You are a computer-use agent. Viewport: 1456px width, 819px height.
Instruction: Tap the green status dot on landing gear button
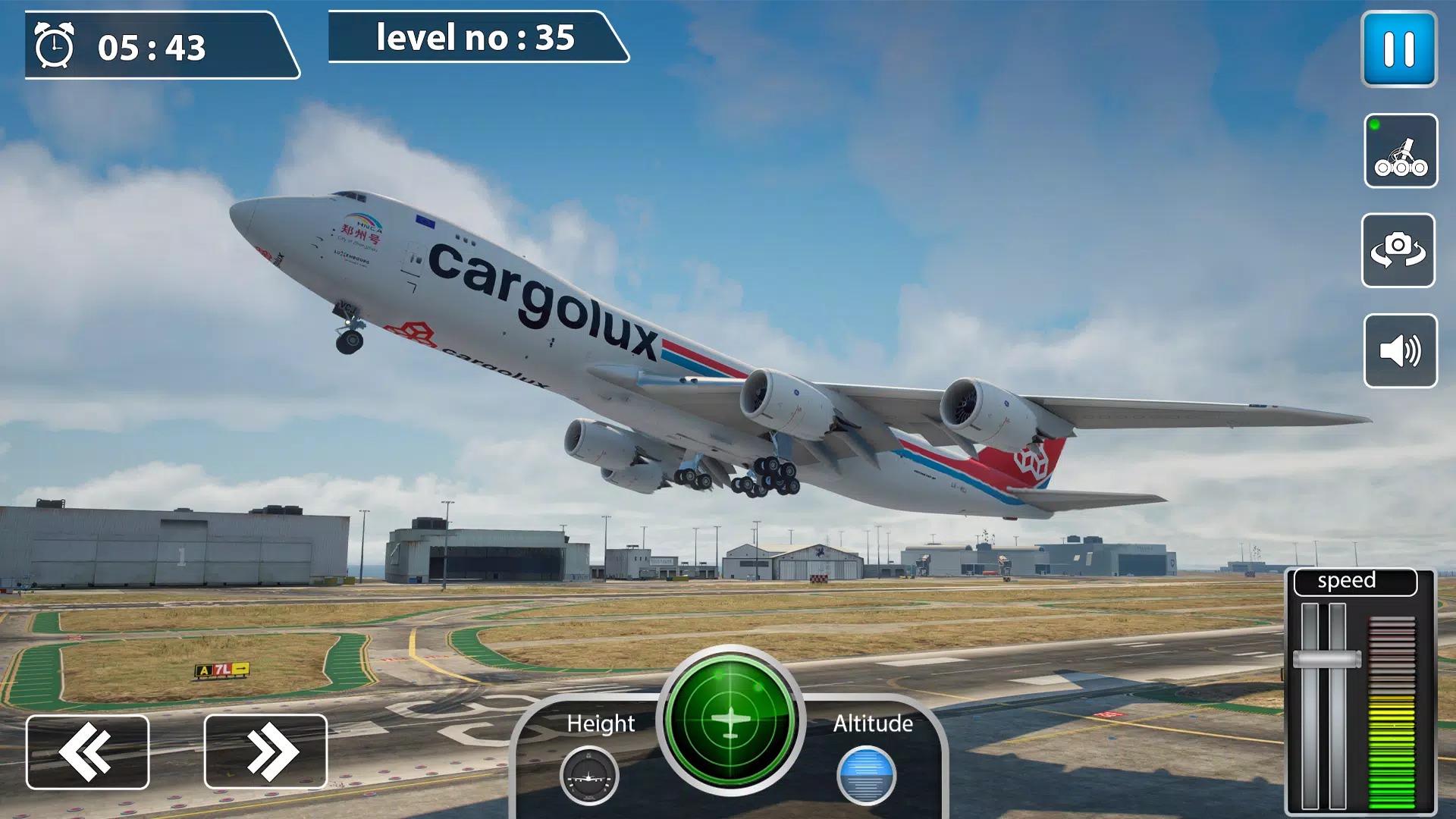(1374, 124)
